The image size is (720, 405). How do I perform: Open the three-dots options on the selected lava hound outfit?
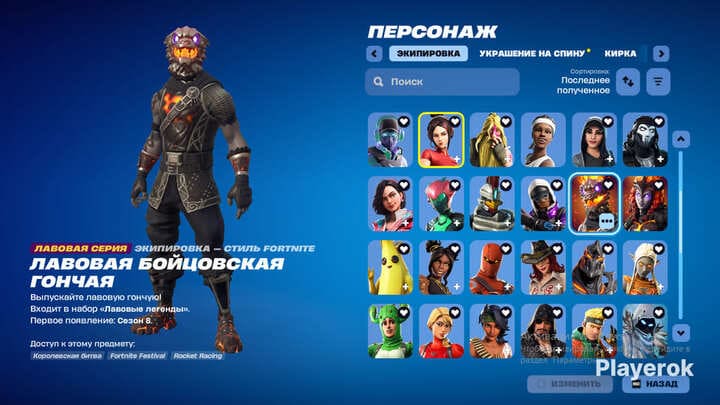pyautogui.click(x=606, y=222)
